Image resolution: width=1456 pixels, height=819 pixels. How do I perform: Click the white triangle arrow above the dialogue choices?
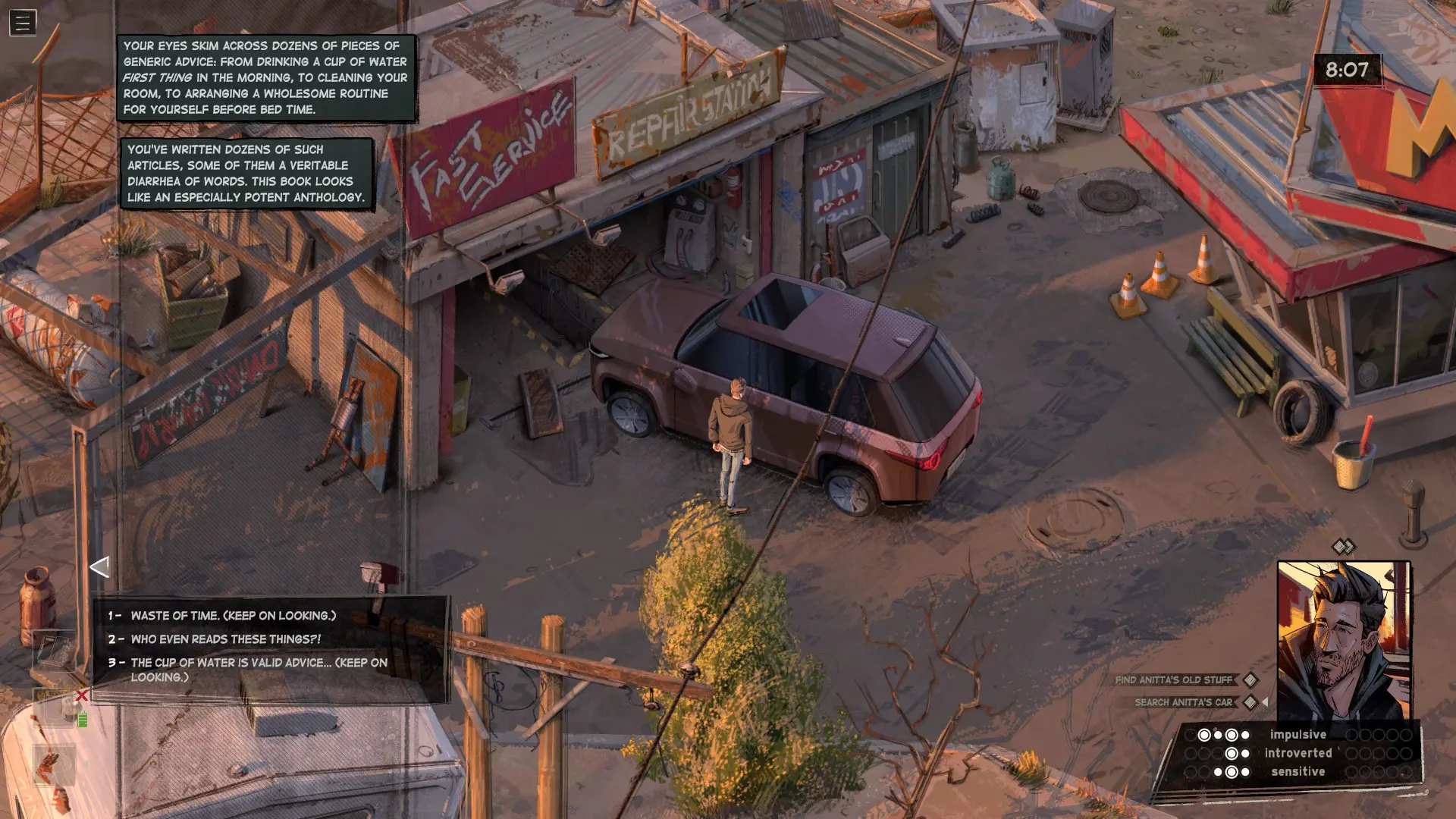tap(99, 566)
